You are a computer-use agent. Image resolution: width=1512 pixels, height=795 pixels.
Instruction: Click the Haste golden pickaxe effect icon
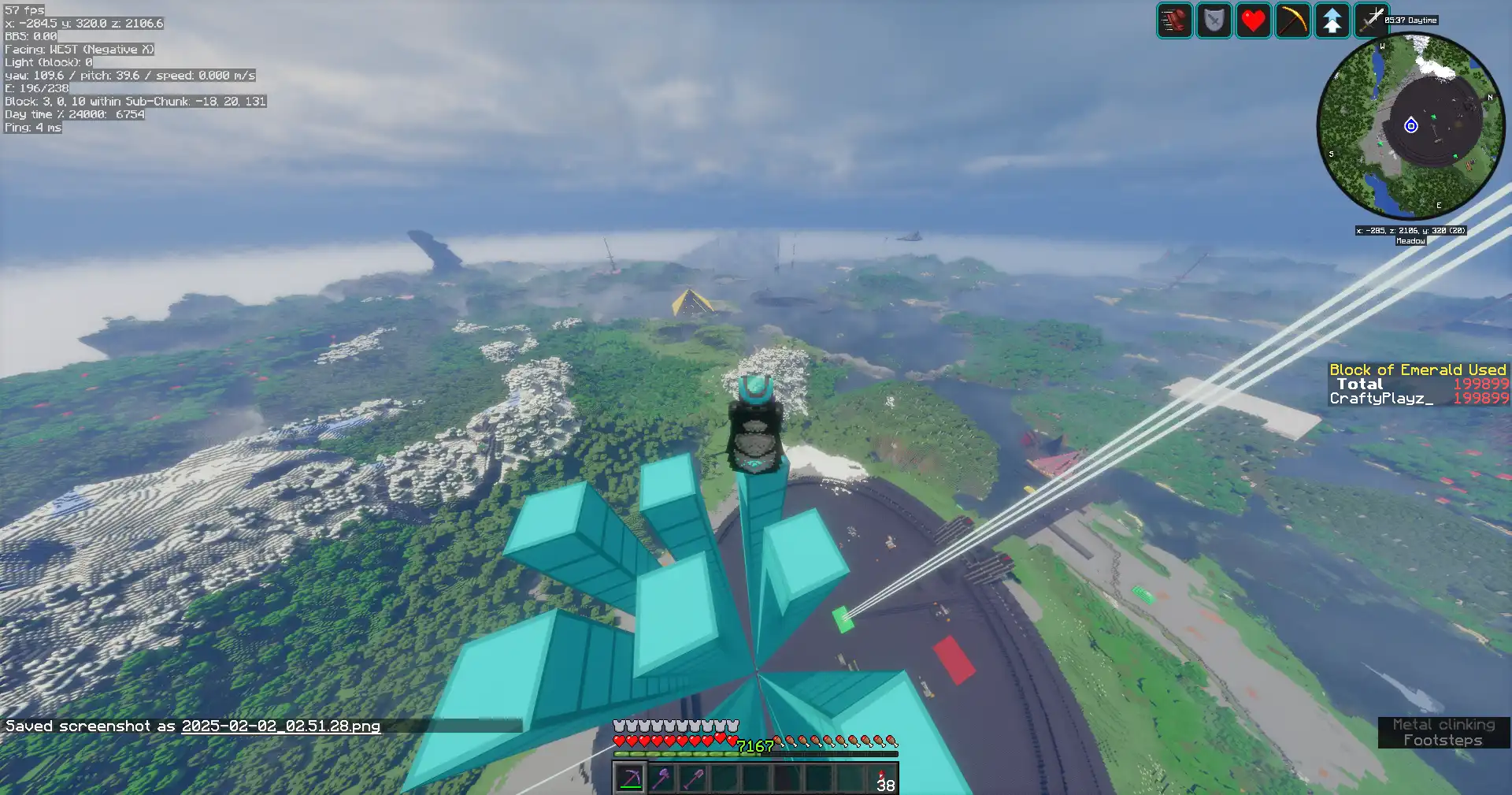click(x=1292, y=20)
